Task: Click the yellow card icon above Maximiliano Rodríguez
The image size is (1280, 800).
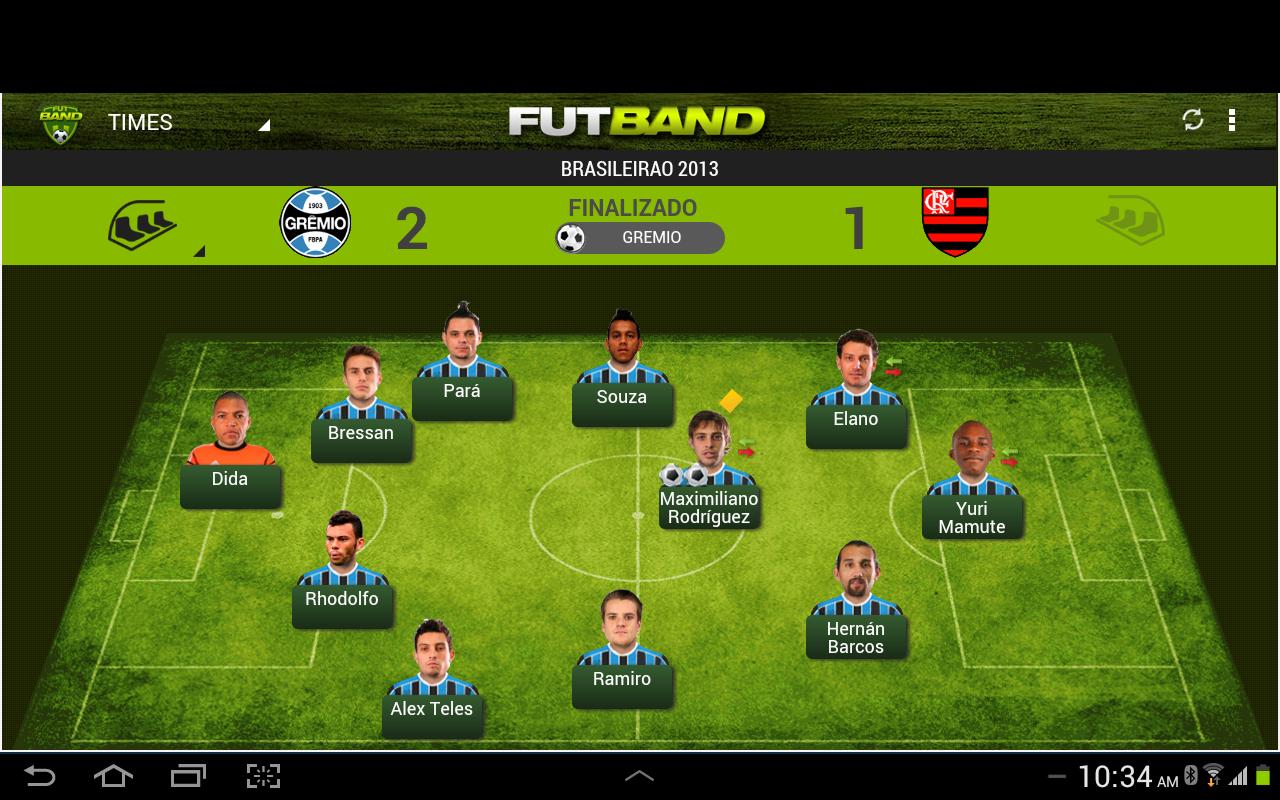Action: (x=731, y=399)
